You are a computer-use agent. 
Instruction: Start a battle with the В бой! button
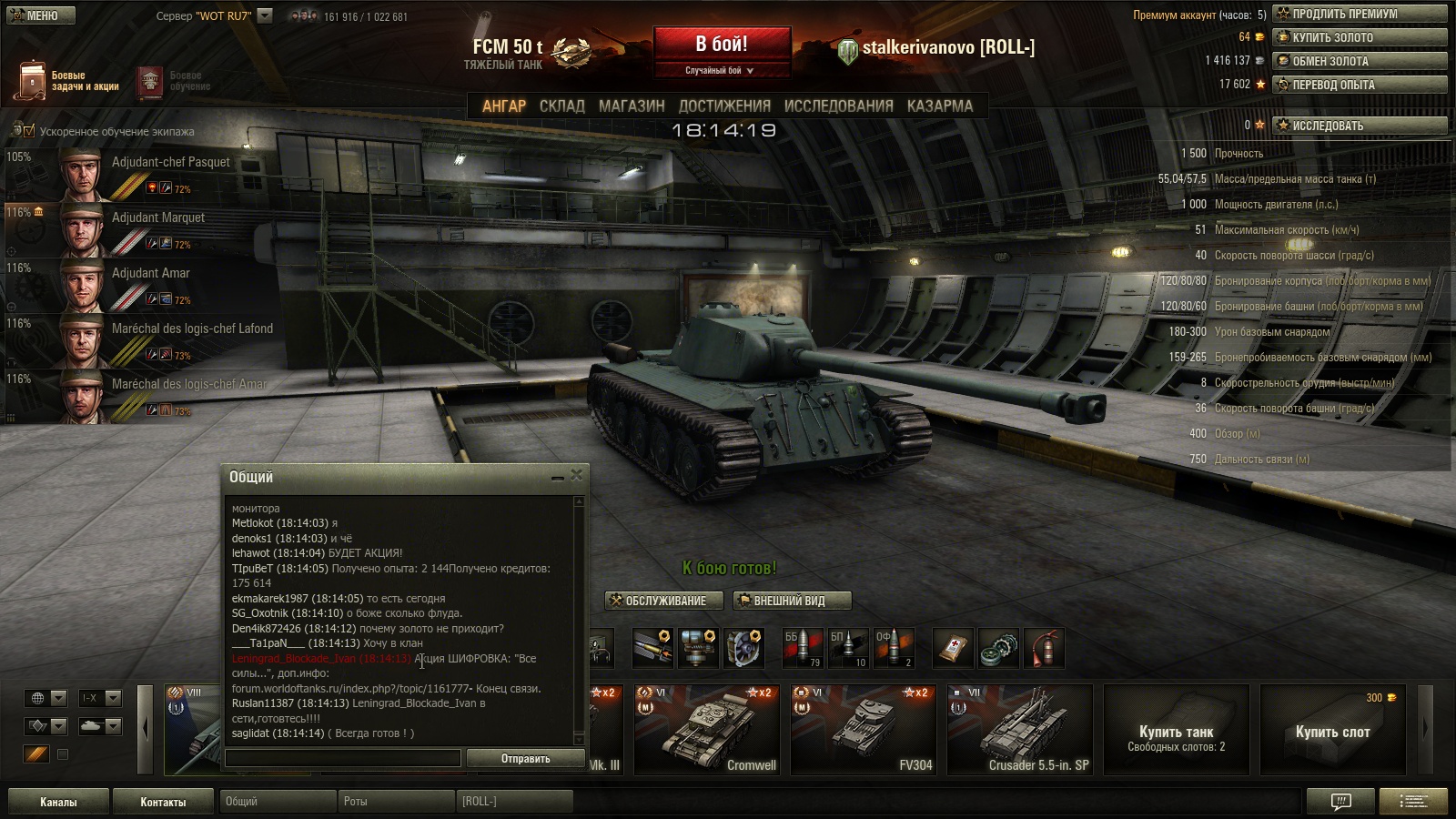[722, 45]
